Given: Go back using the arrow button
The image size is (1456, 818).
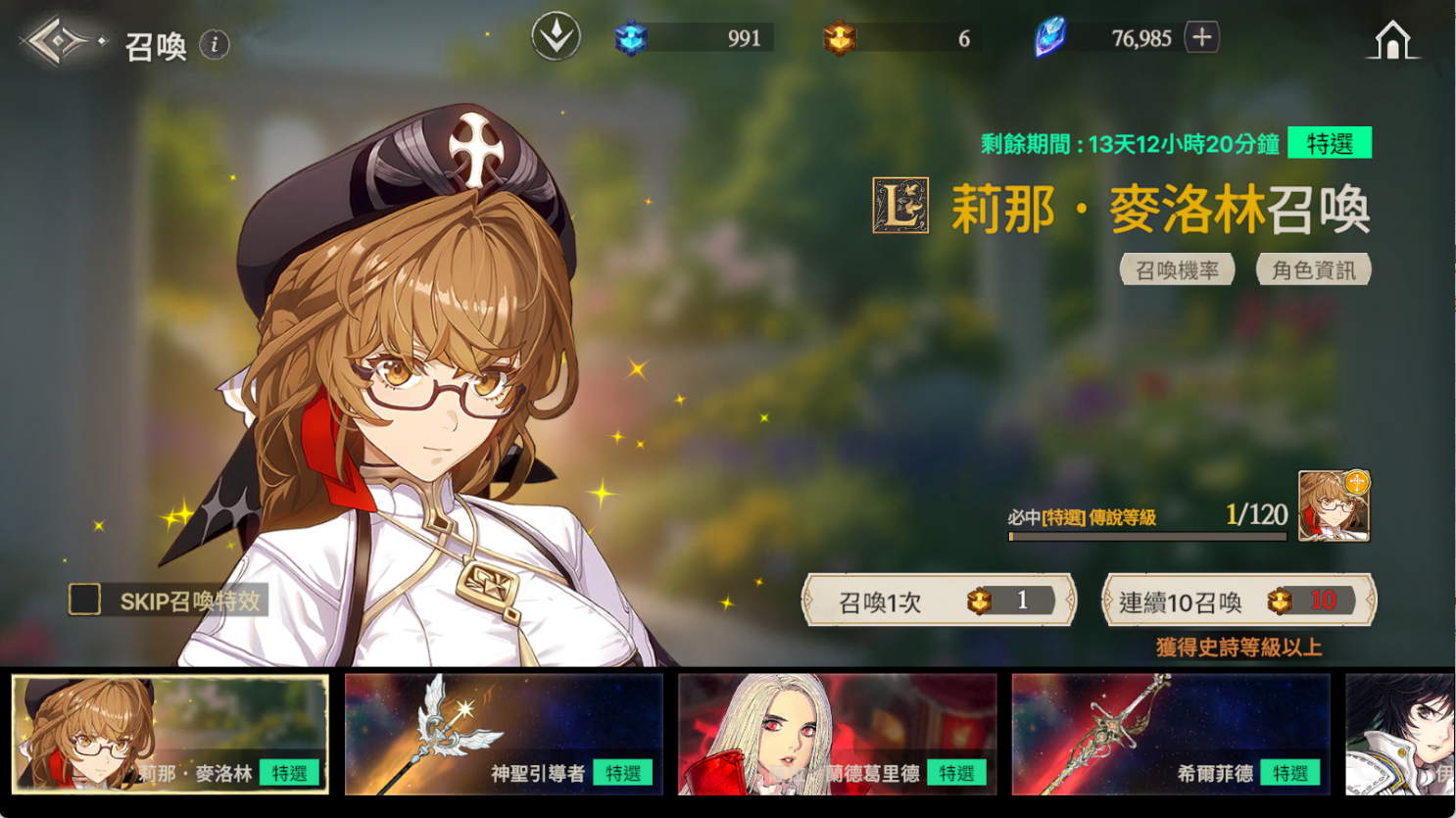Looking at the screenshot, I should pos(59,42).
